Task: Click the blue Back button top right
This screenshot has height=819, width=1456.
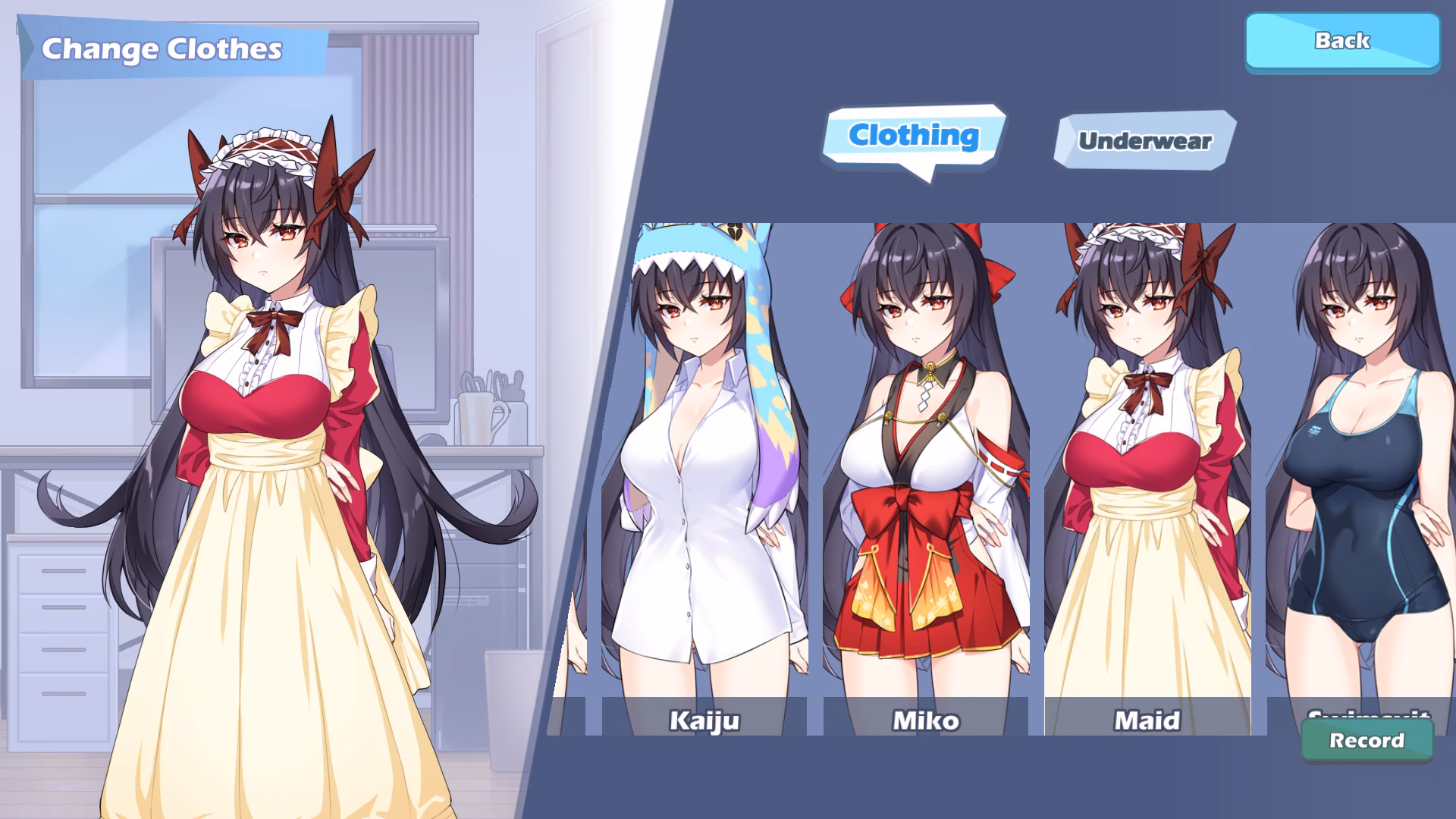Action: [1341, 42]
